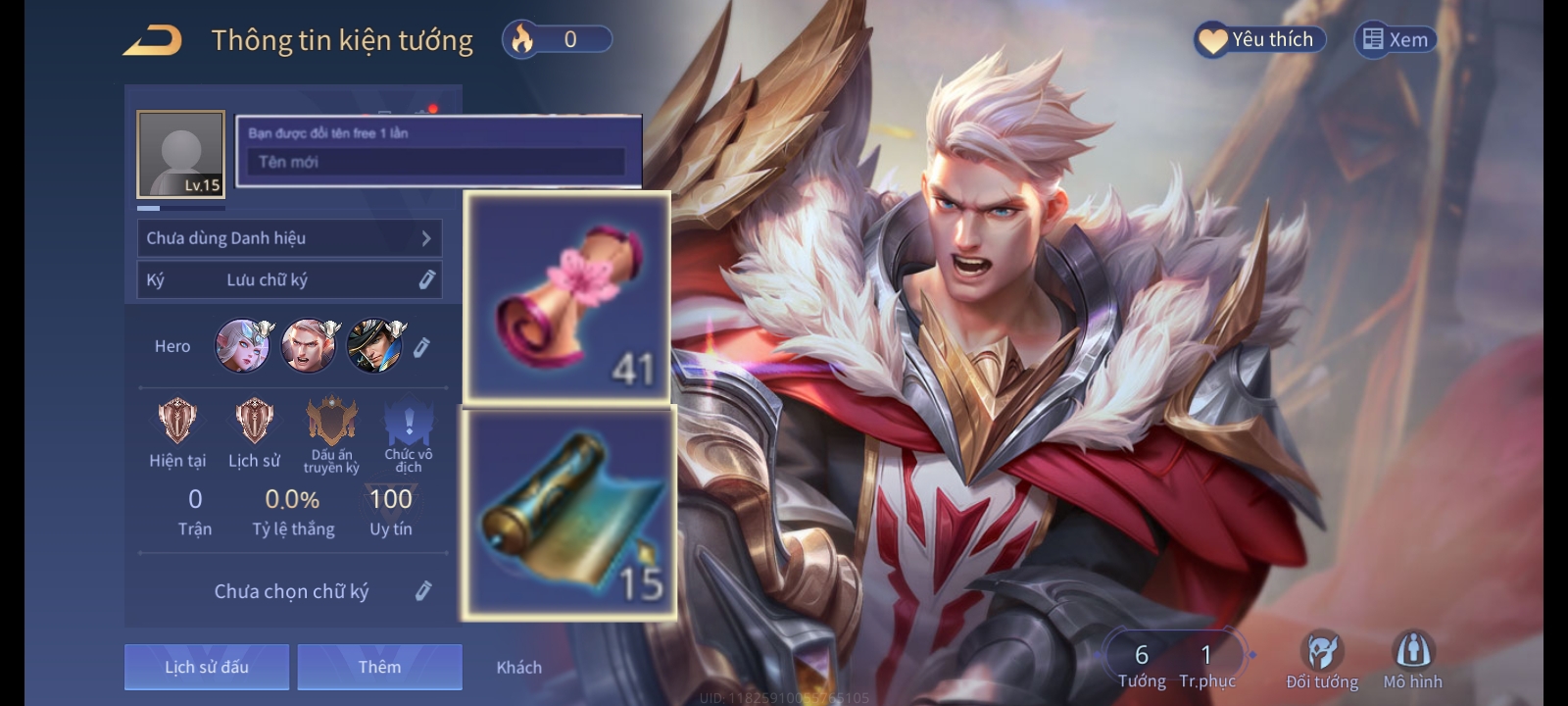Select the blue gold scroll item

coord(569,514)
